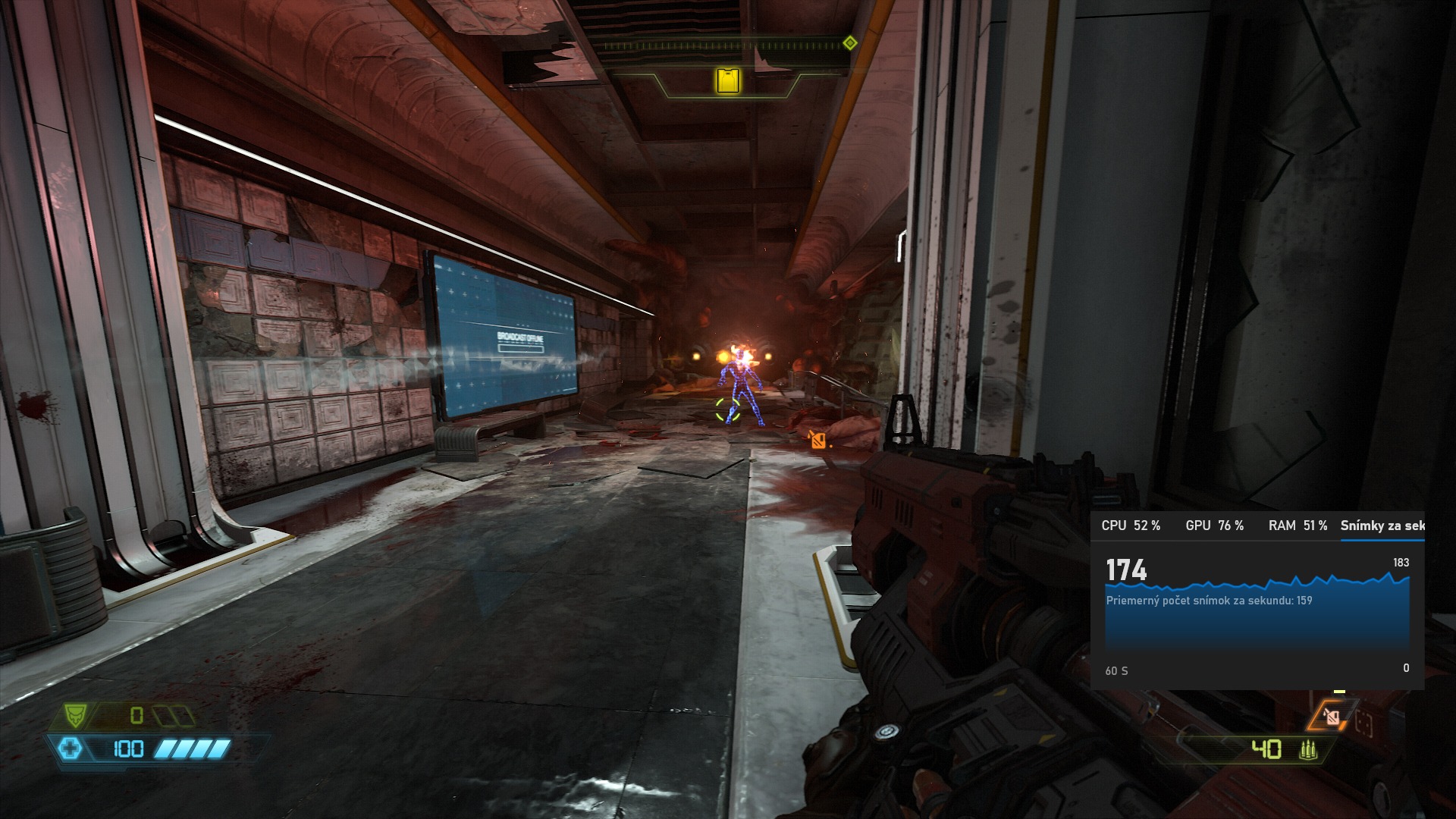
Task: Open the RAM tab in the overlay
Action: click(x=1298, y=526)
